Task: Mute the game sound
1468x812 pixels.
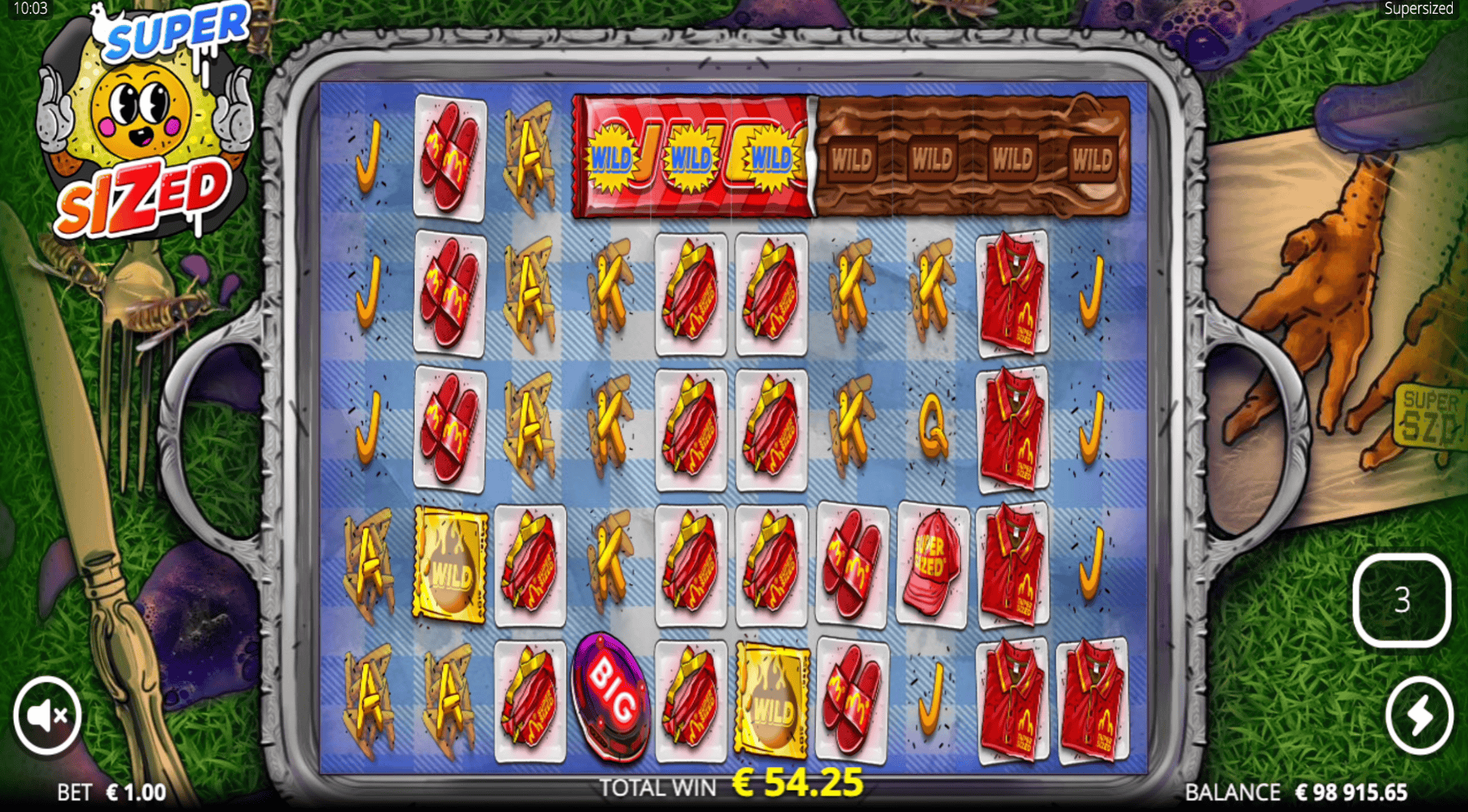Action: [47, 713]
